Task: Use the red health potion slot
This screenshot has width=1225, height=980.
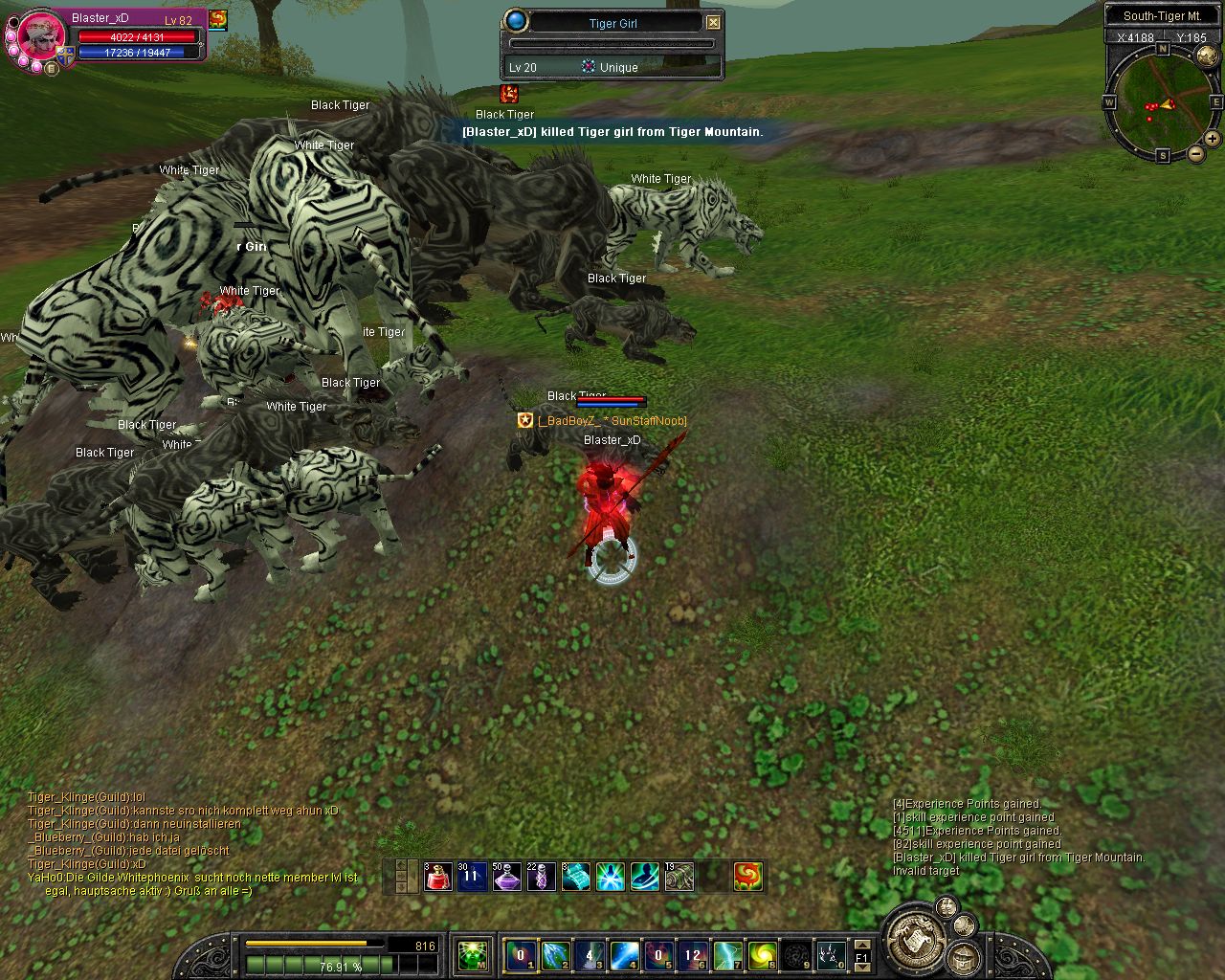Action: pos(438,876)
